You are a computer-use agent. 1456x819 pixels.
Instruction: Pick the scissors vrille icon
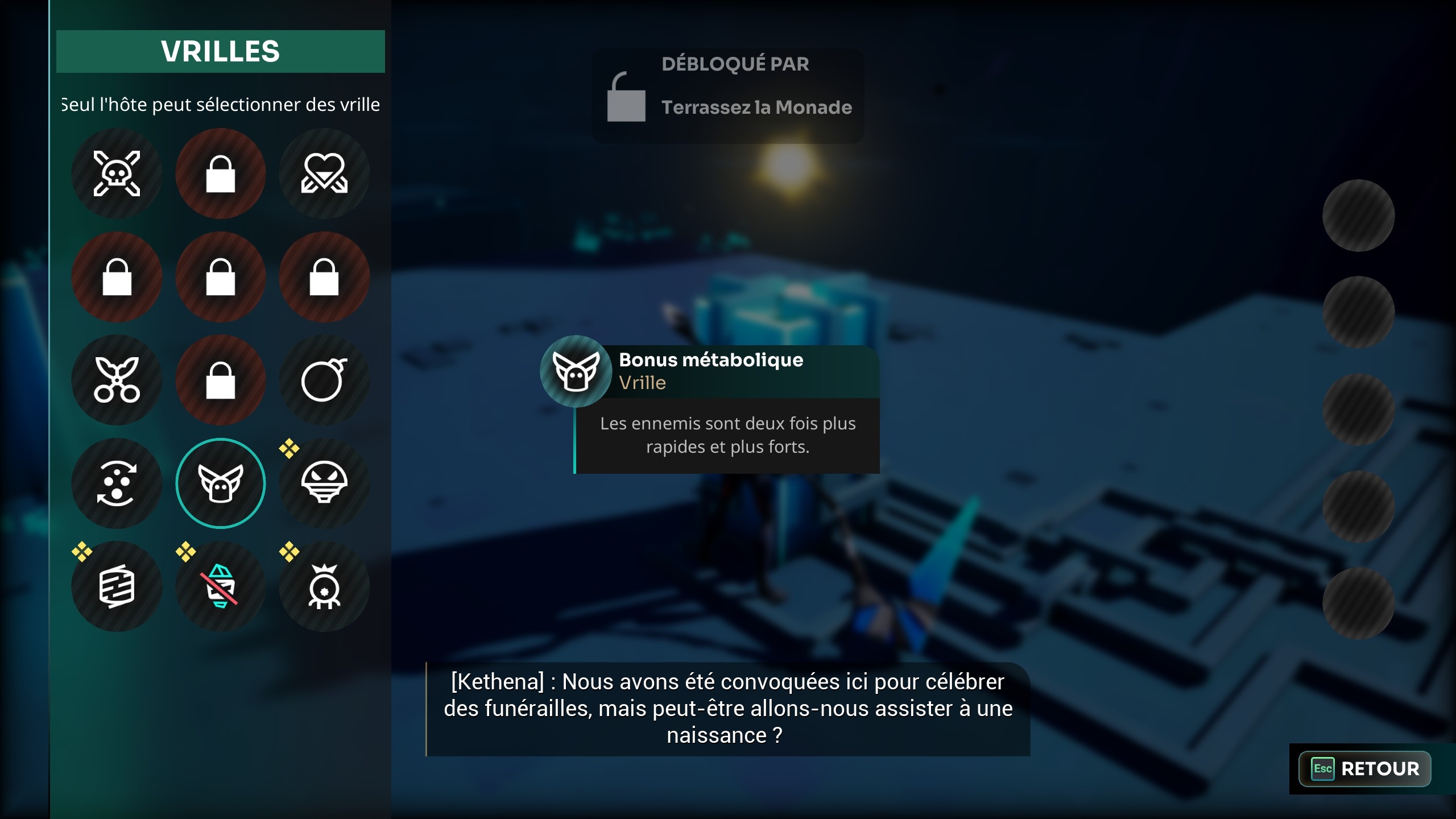click(x=117, y=380)
